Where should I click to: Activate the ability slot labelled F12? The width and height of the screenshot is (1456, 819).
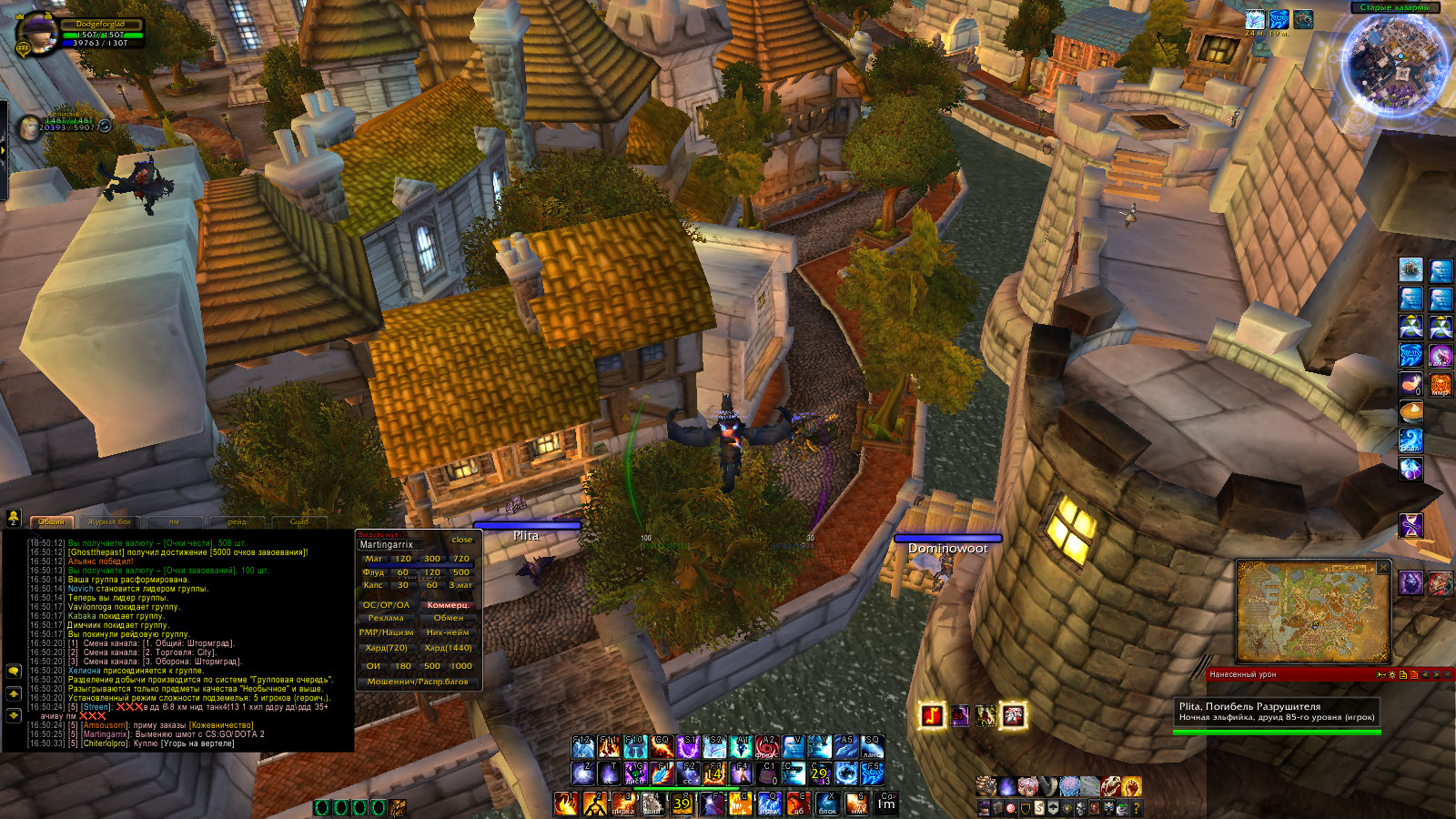583,747
